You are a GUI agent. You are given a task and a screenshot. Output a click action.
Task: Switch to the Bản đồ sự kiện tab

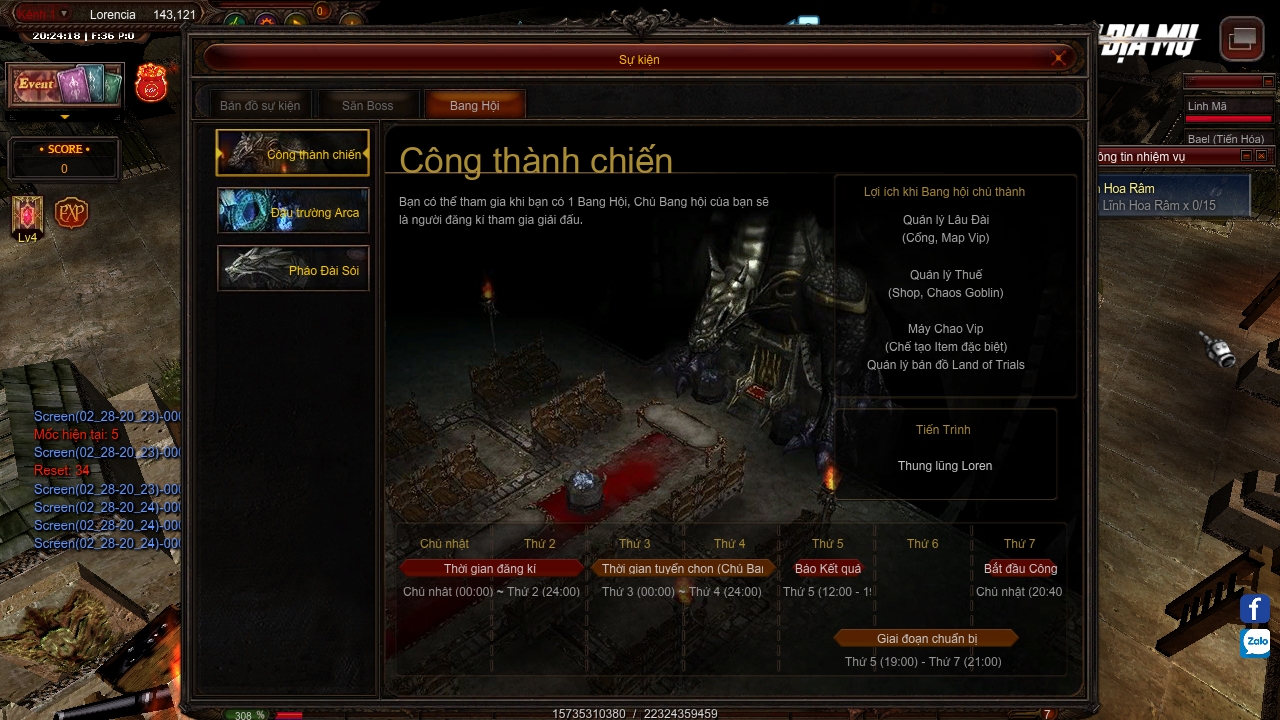coord(260,105)
